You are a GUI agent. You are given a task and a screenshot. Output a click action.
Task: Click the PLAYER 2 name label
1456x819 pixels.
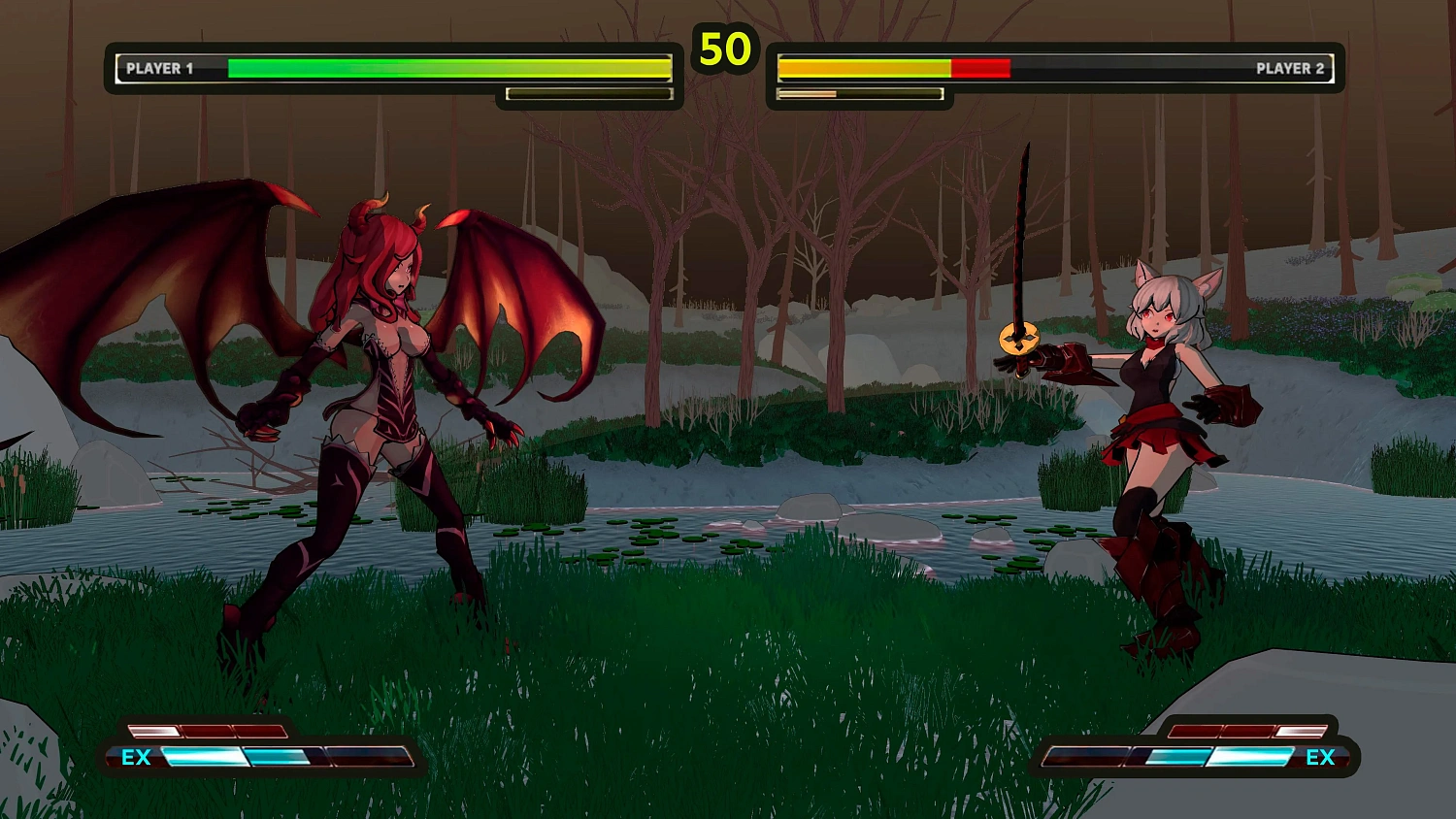pos(1291,69)
